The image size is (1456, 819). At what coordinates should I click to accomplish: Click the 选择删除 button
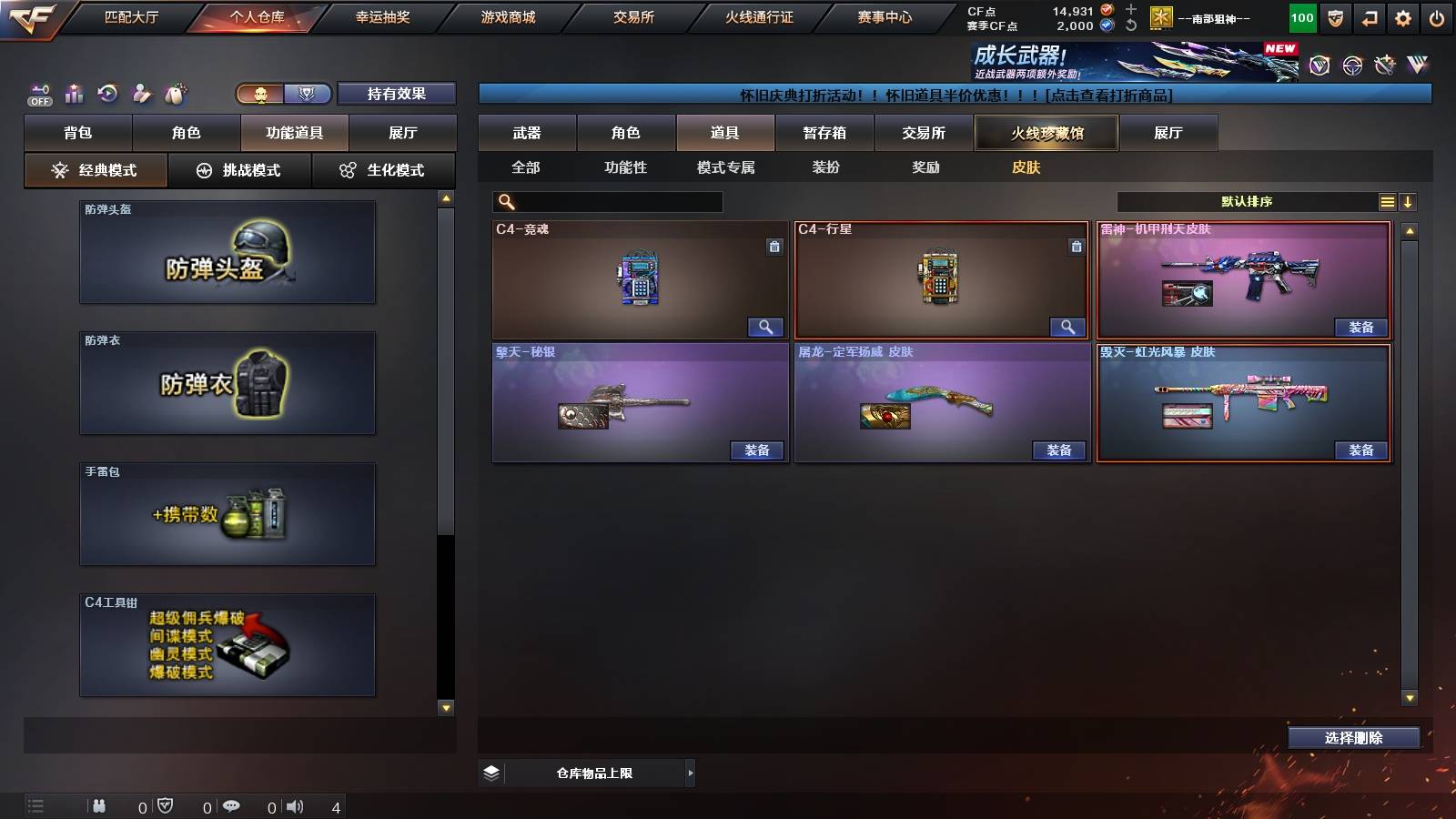click(1353, 738)
